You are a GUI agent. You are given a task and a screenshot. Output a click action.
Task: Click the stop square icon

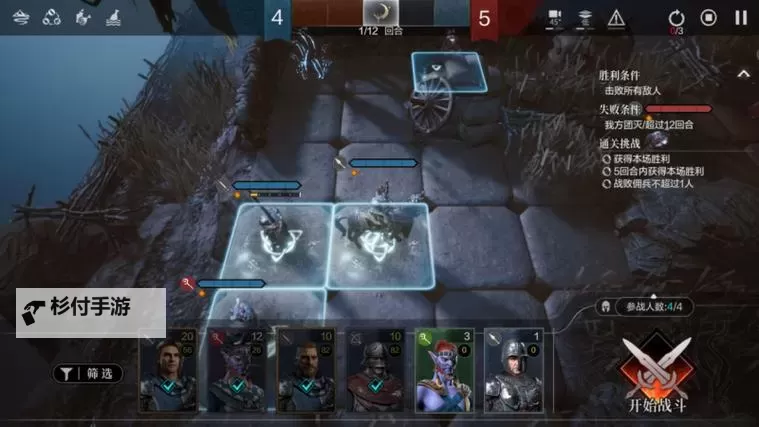tap(708, 17)
